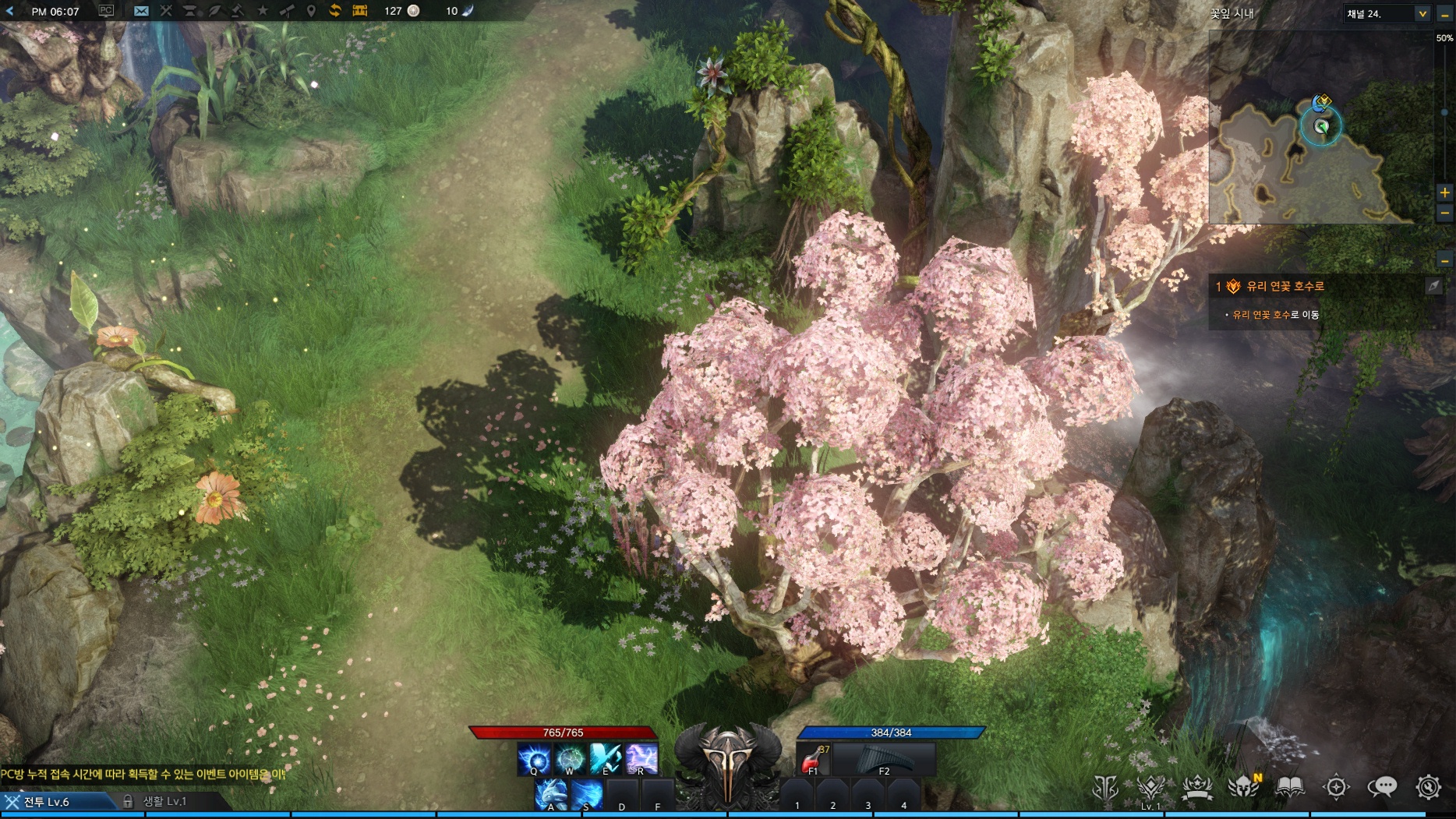This screenshot has width=1456, height=819.
Task: Cast the winged horse R skill
Action: (x=641, y=758)
